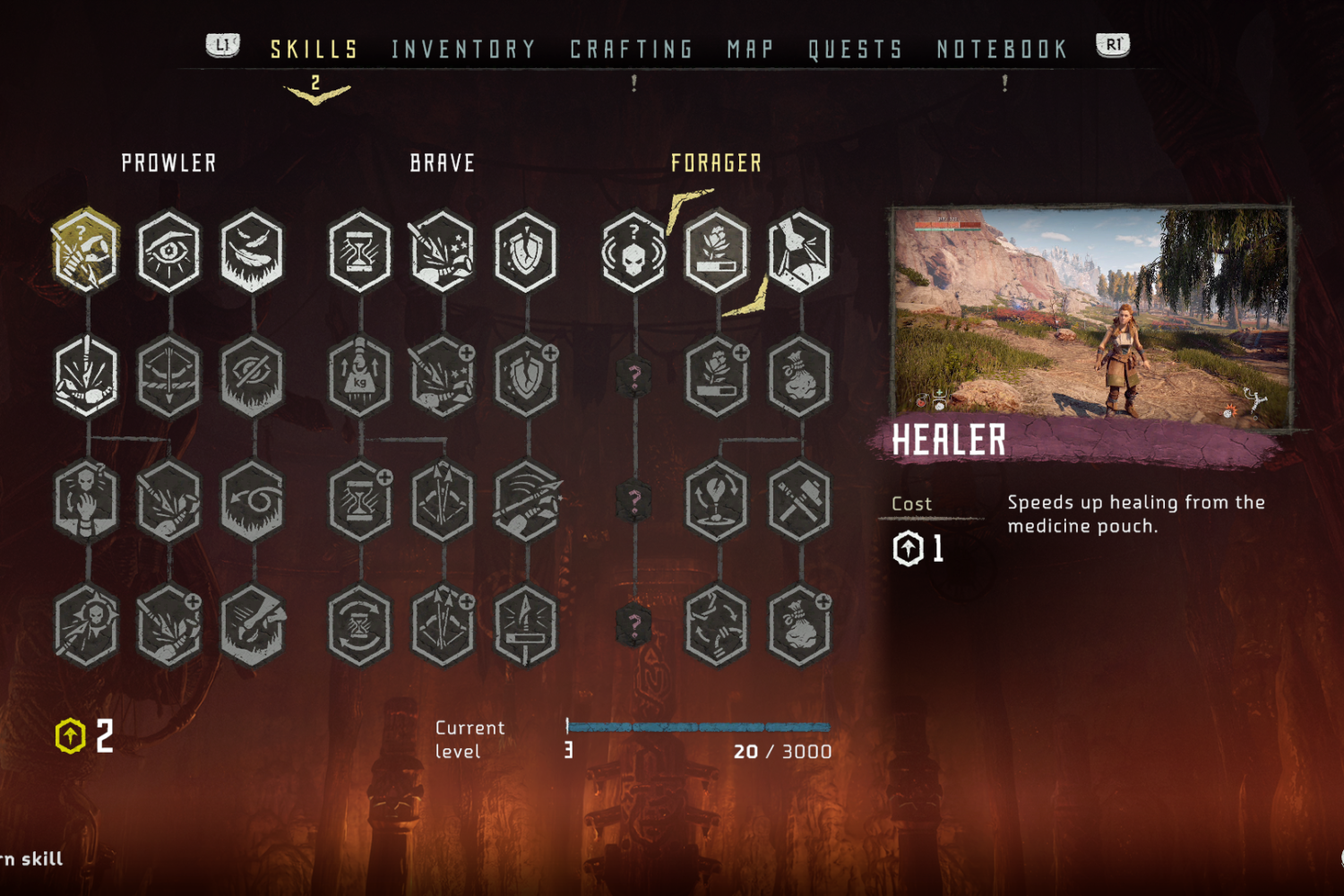Select the Skills tab
Screen dimensions: 1344x896
click(314, 49)
